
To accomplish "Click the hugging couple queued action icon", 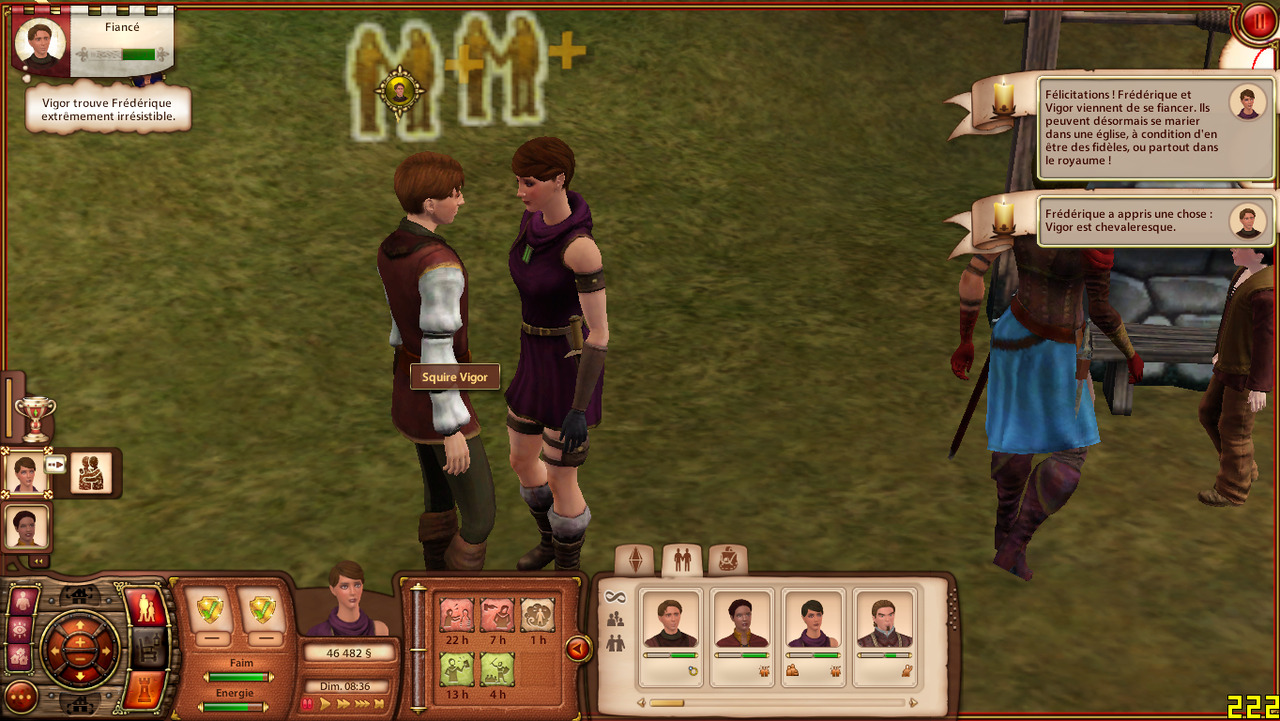I will click(91, 472).
